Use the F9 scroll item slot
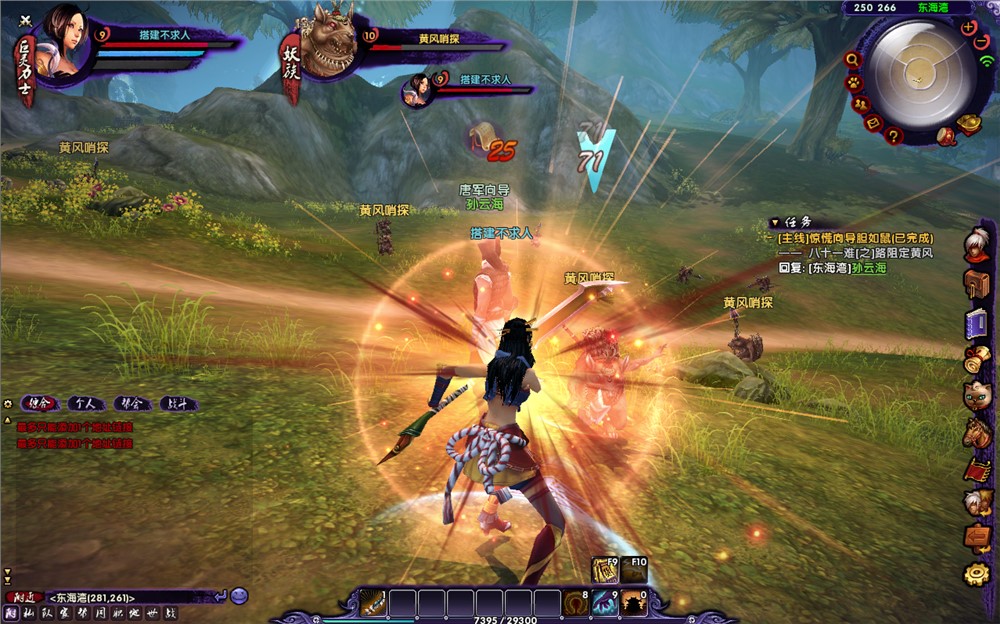The width and height of the screenshot is (1000, 624). coord(604,570)
